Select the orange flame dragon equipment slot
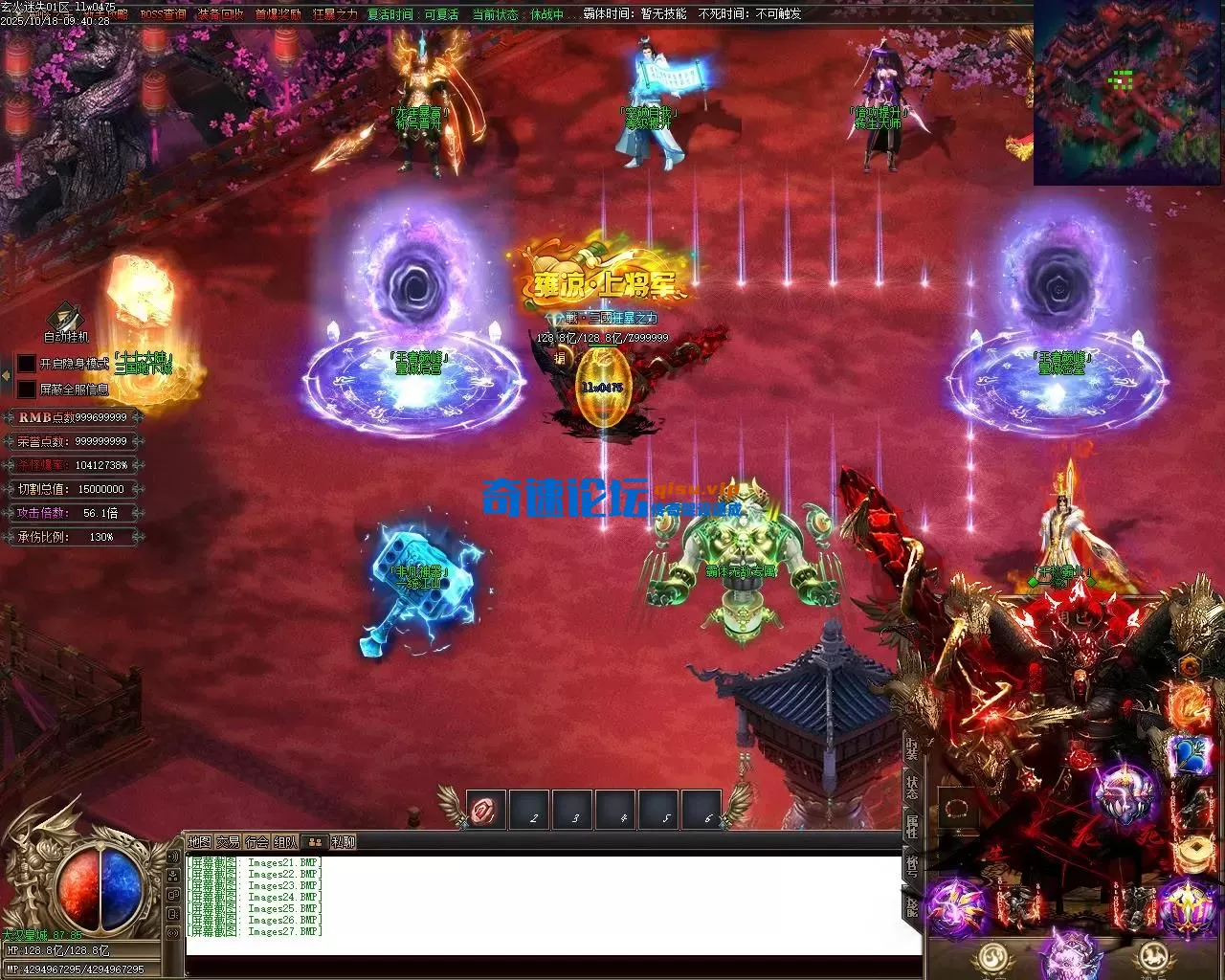 (x=1190, y=705)
